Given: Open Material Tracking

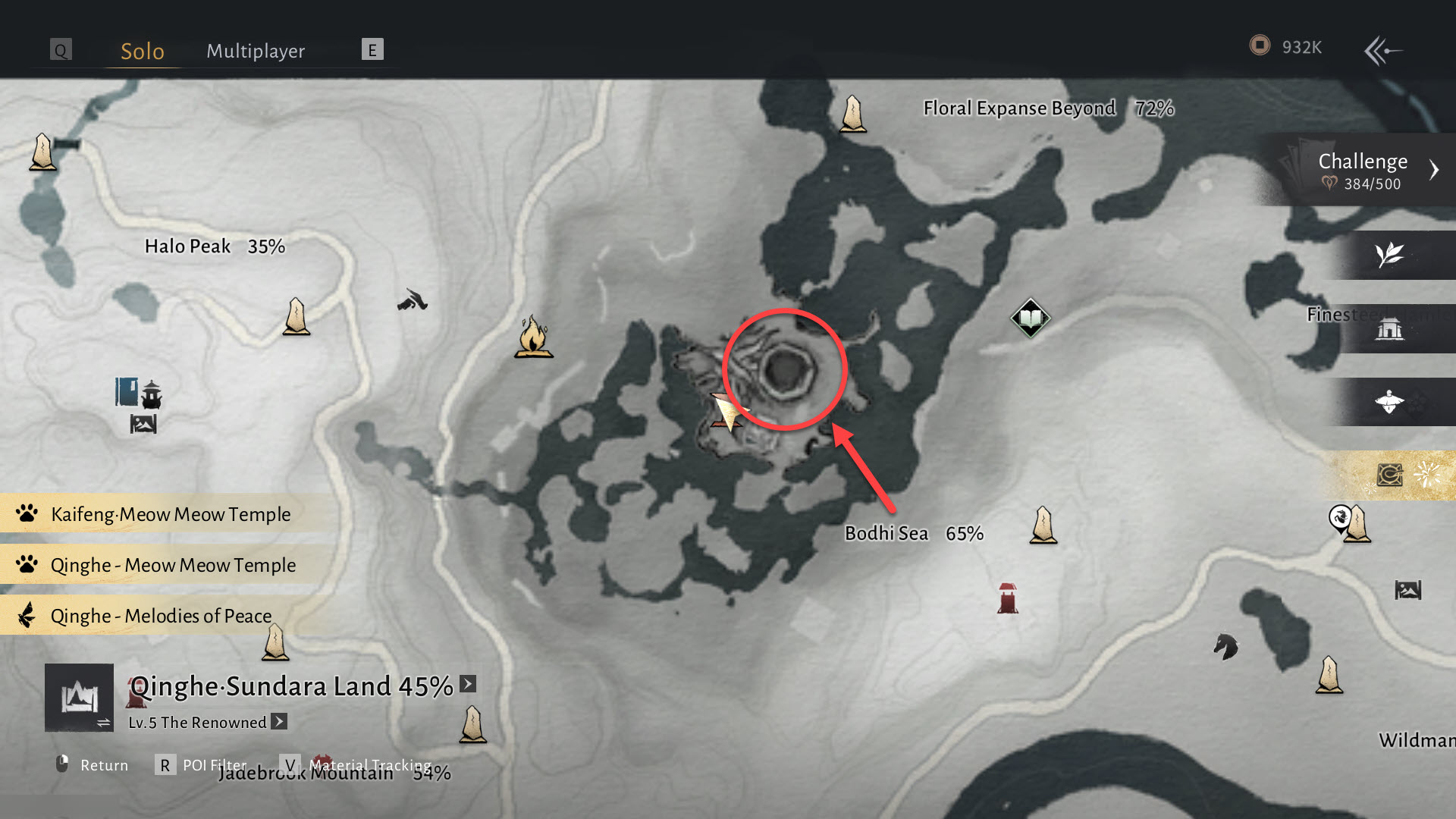Looking at the screenshot, I should point(358,765).
